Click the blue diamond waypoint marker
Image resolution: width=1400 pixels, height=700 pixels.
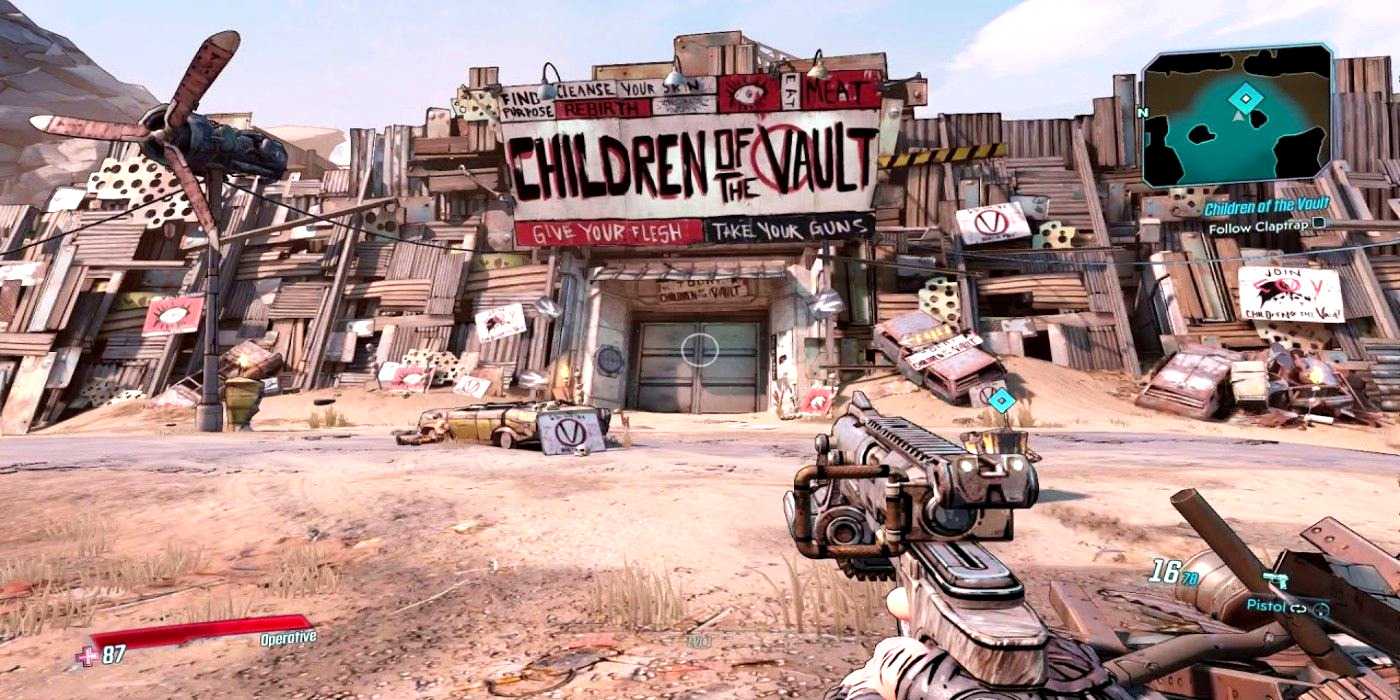[1001, 400]
